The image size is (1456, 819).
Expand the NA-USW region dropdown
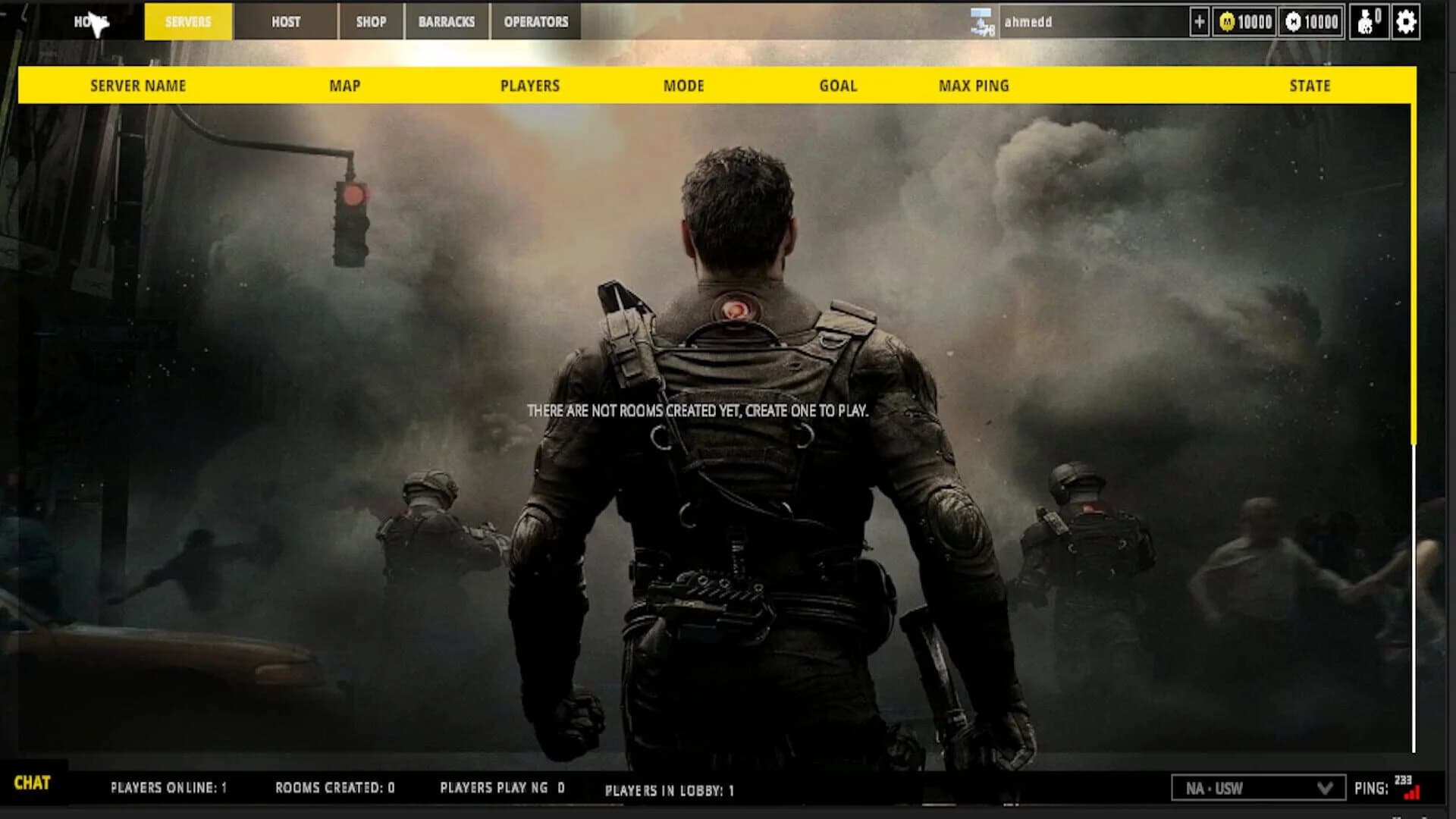tap(1259, 788)
